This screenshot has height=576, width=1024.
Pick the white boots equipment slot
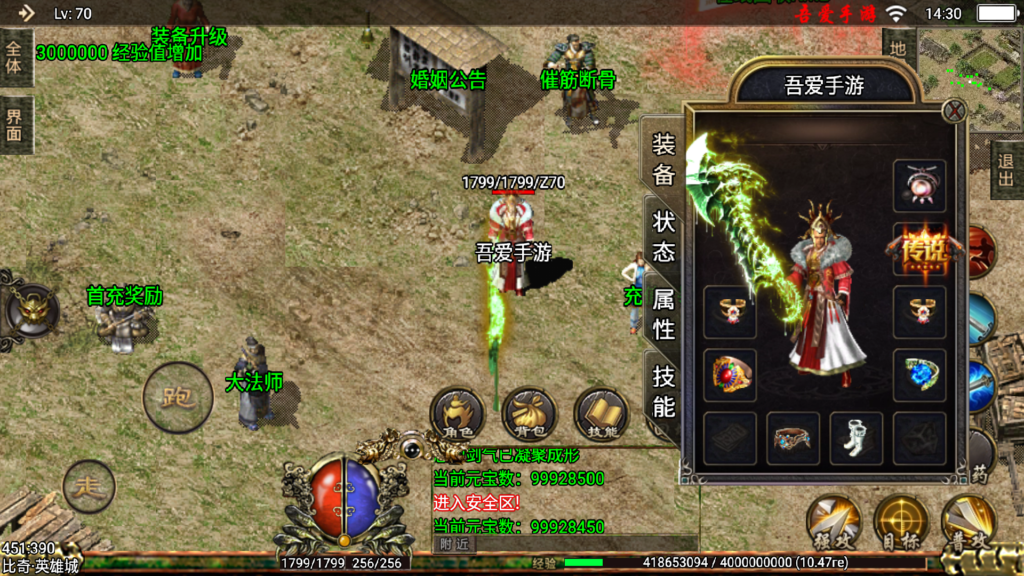click(x=856, y=438)
